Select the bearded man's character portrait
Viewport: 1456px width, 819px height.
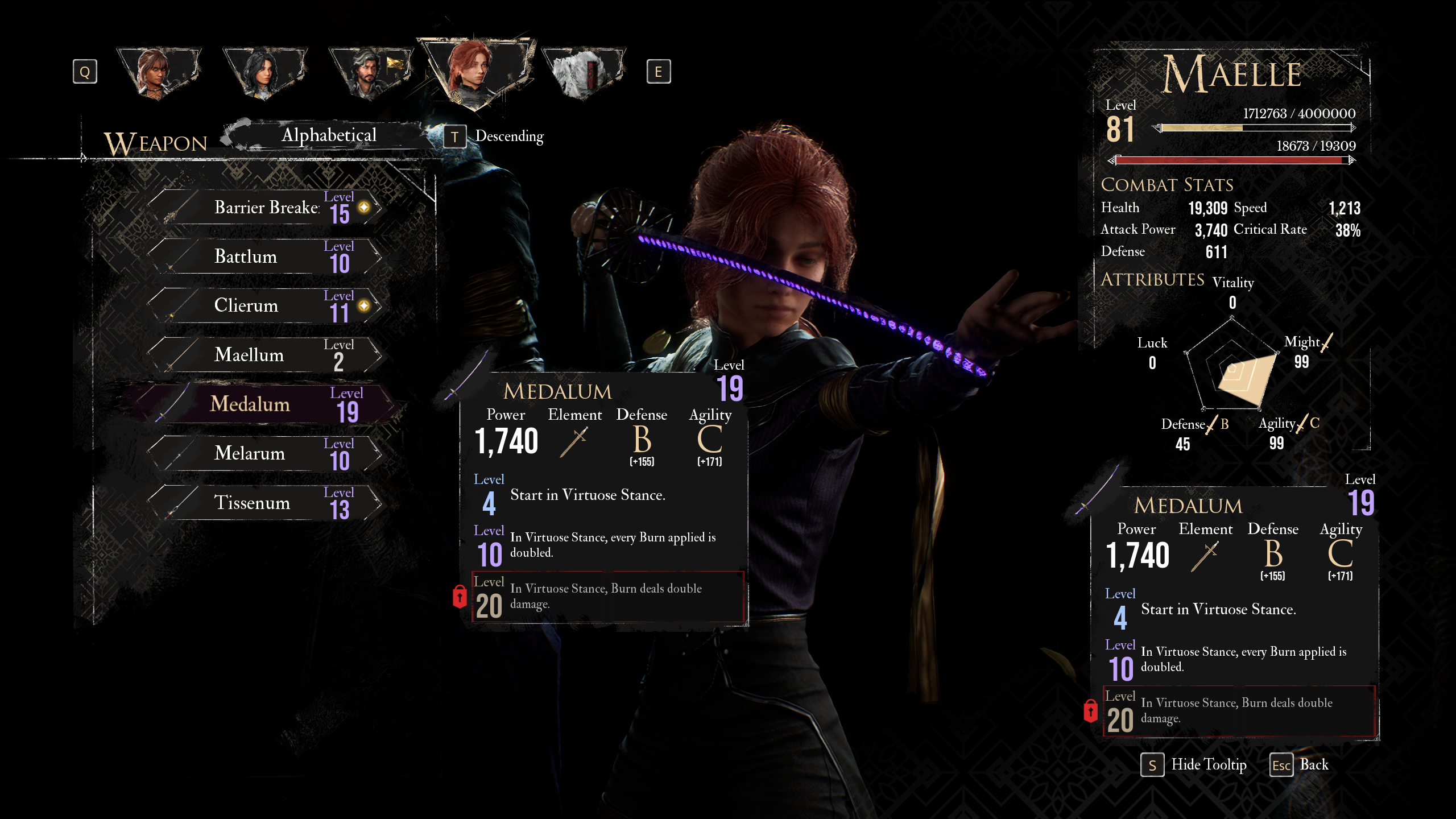(371, 73)
